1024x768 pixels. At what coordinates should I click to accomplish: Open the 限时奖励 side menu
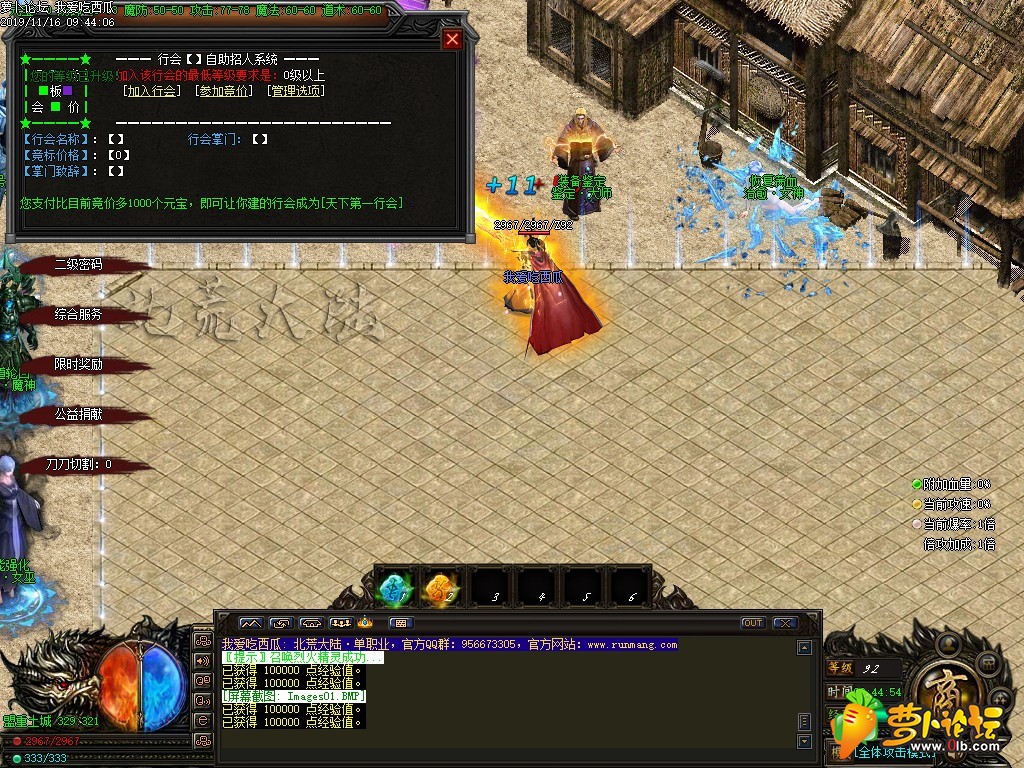coord(79,364)
